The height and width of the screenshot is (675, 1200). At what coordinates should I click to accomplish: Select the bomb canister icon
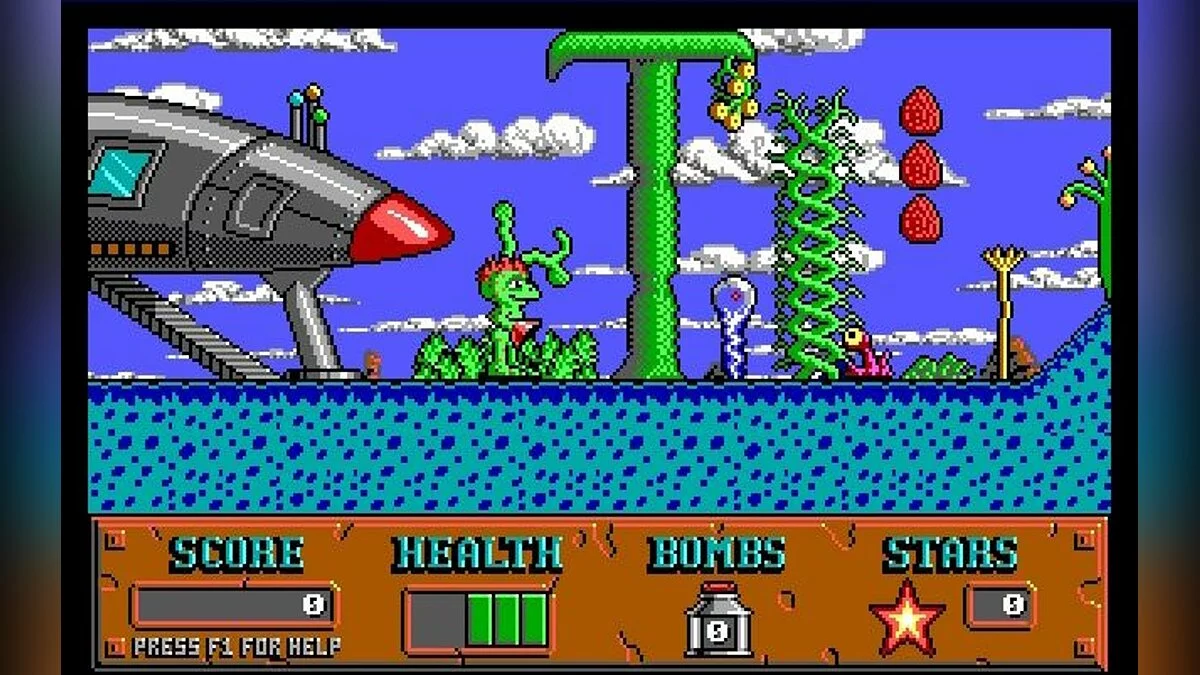(x=717, y=620)
